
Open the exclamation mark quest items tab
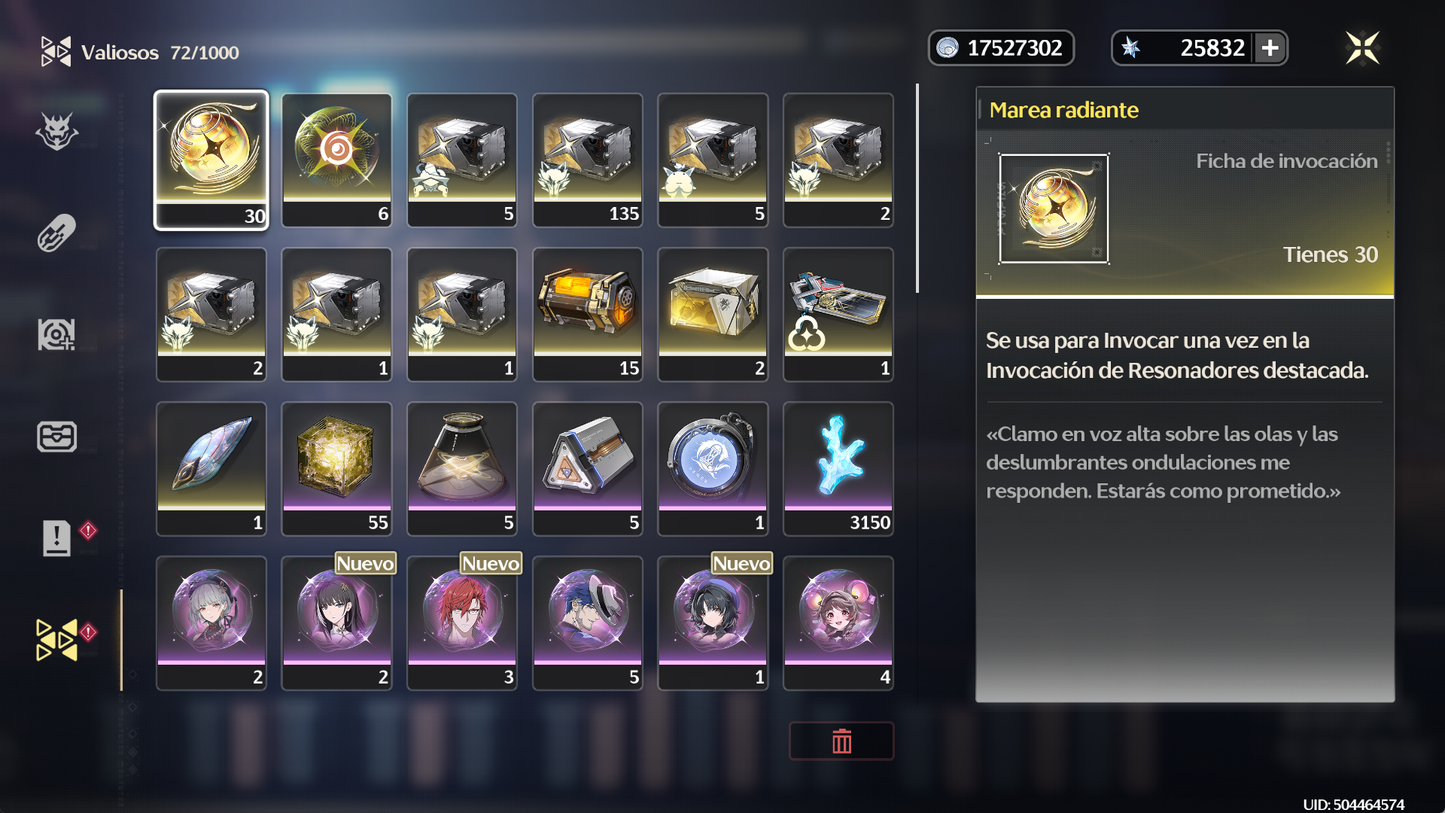pyautogui.click(x=57, y=538)
